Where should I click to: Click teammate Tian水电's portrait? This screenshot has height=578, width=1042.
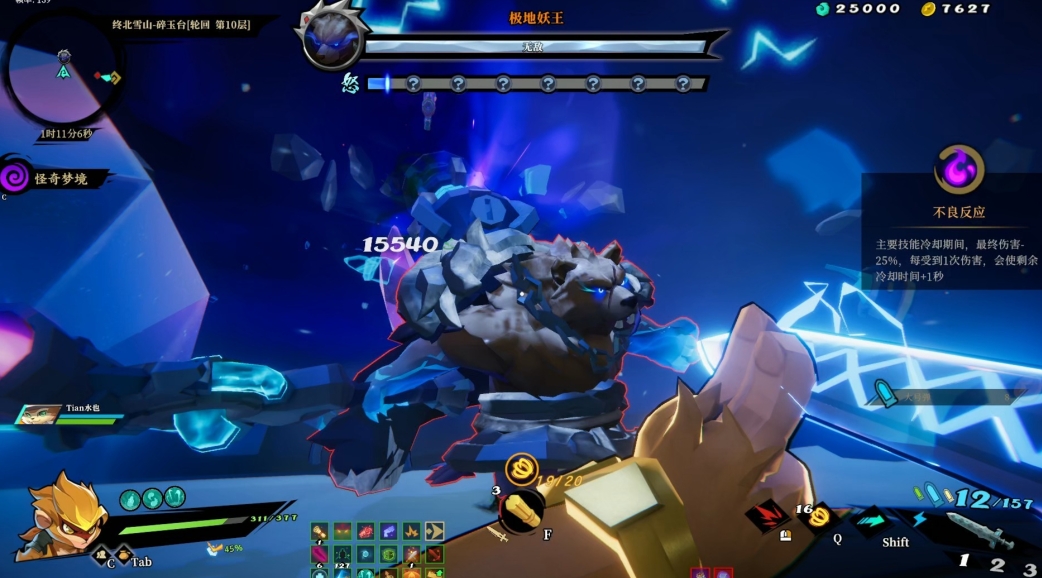coord(36,414)
